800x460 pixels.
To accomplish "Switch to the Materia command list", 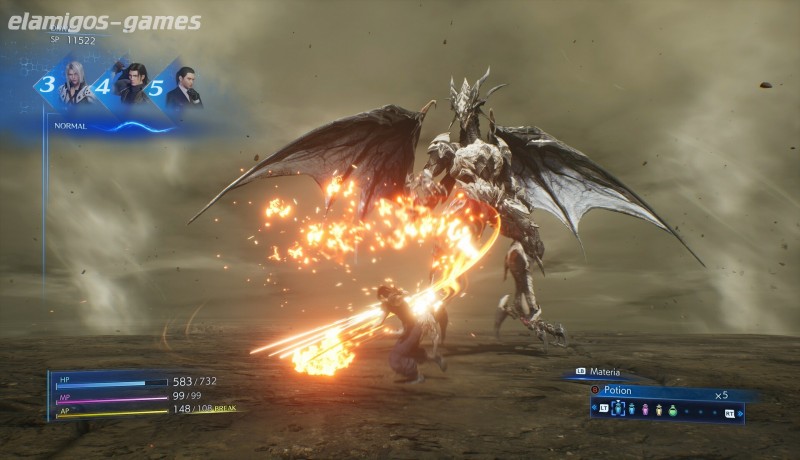I will pos(604,373).
